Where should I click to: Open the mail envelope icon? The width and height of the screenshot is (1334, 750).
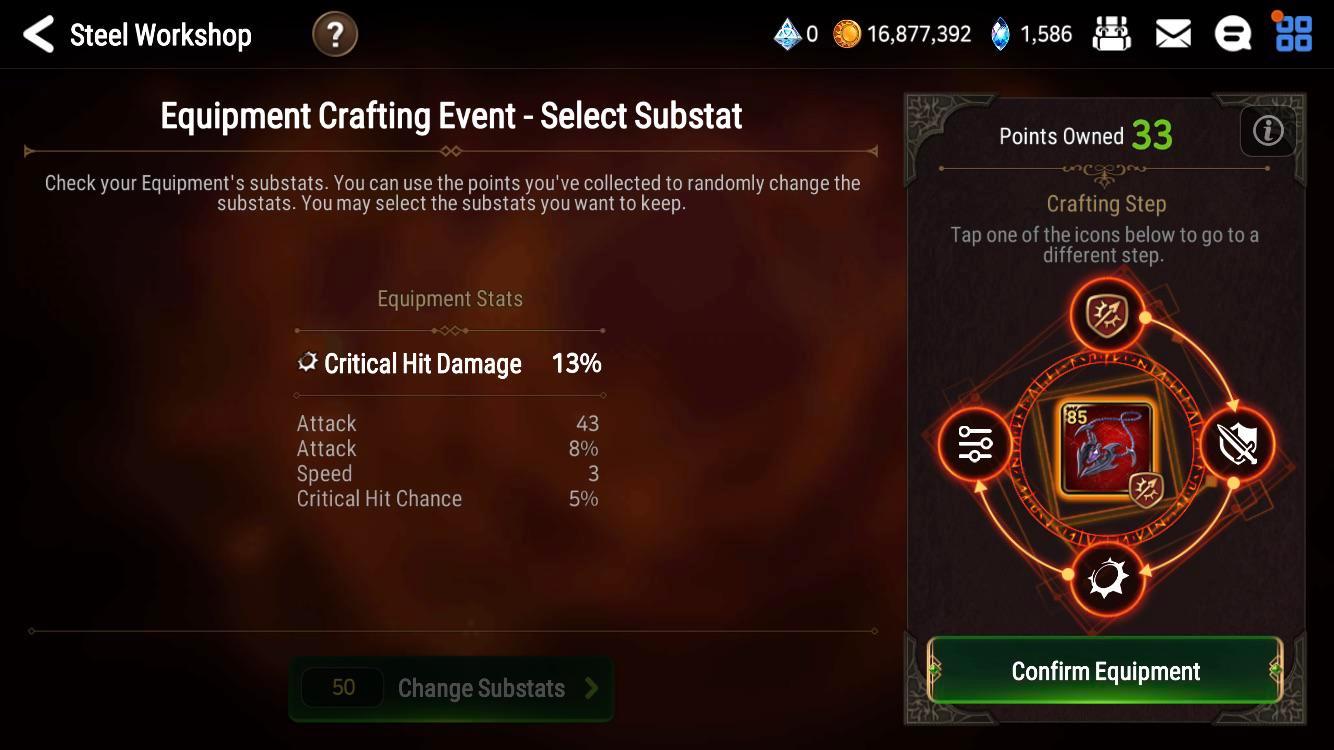[1172, 32]
